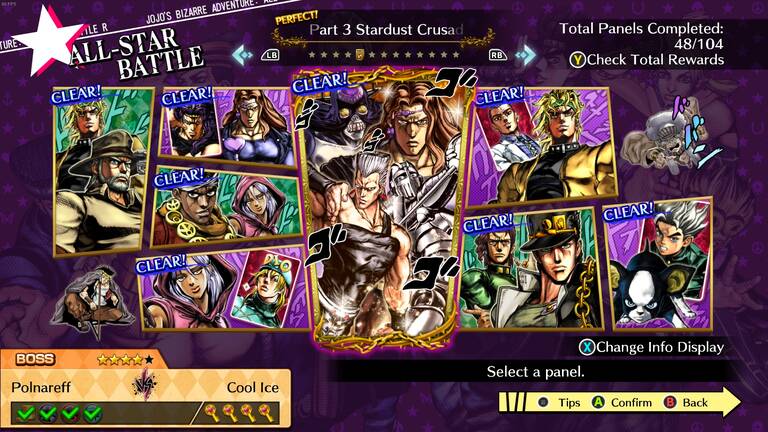Select the panel with the DIO playing card
768x432 pixels.
click(x=218, y=290)
